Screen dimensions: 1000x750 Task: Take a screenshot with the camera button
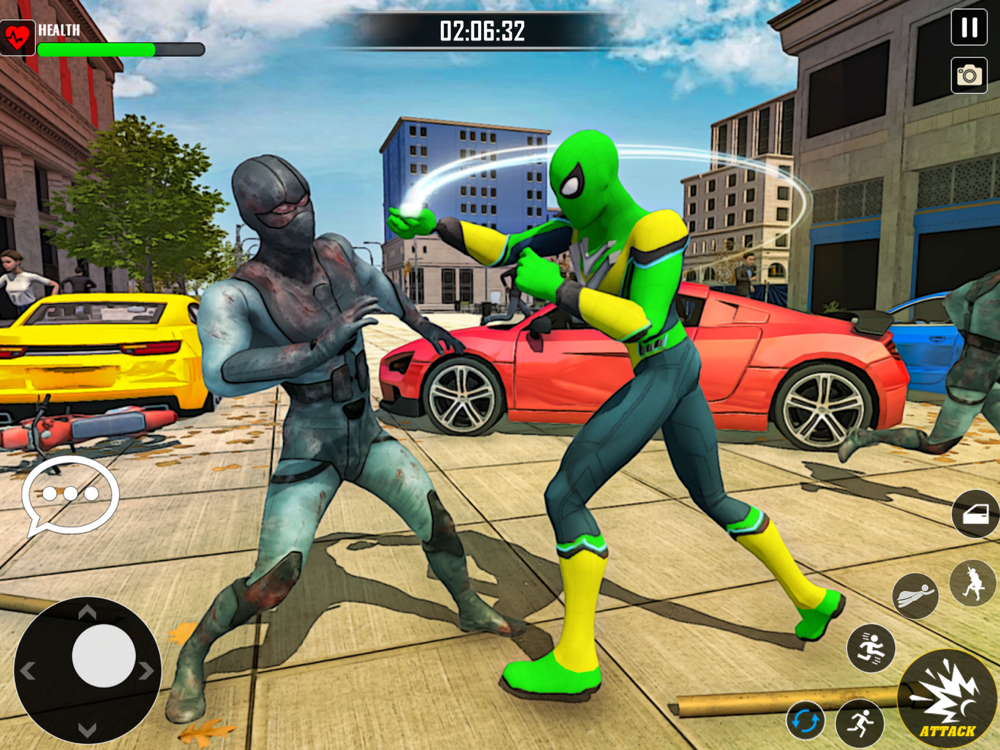pyautogui.click(x=968, y=75)
